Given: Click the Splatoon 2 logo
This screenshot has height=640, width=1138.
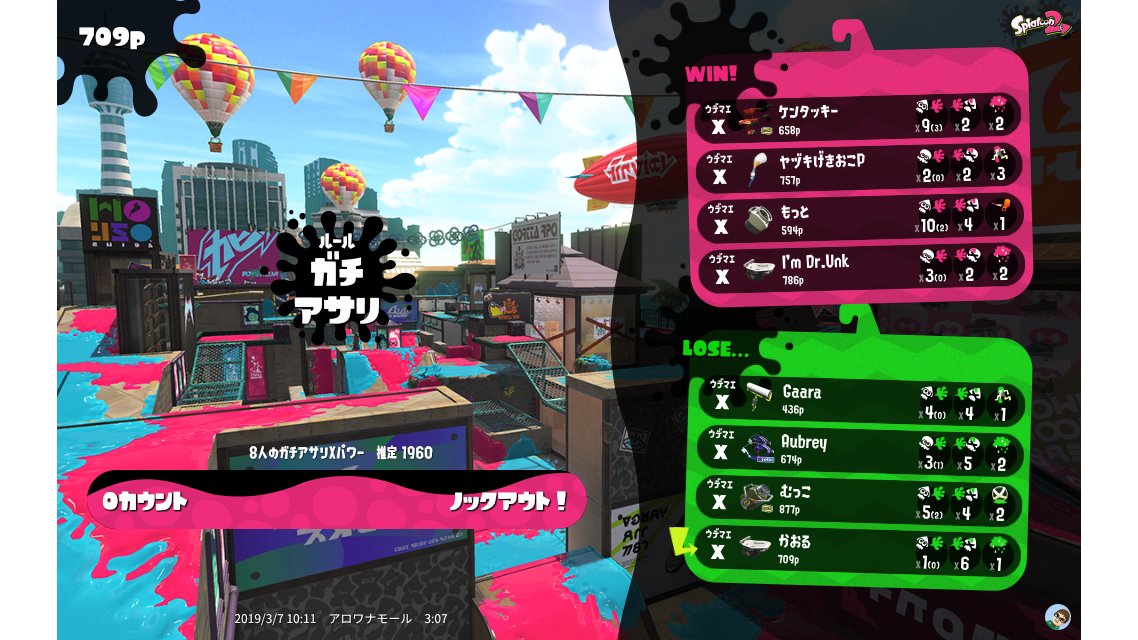Looking at the screenshot, I should [x=1041, y=24].
